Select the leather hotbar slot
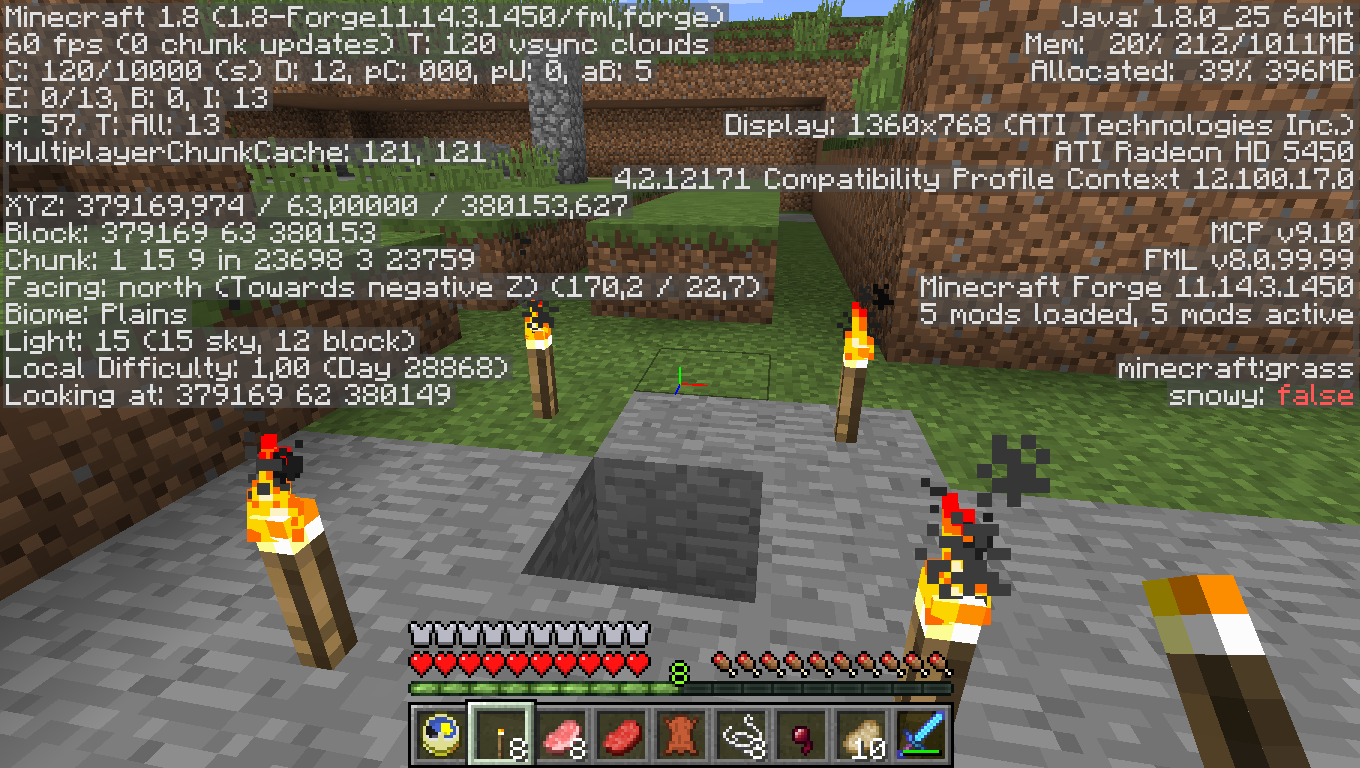 click(x=682, y=734)
